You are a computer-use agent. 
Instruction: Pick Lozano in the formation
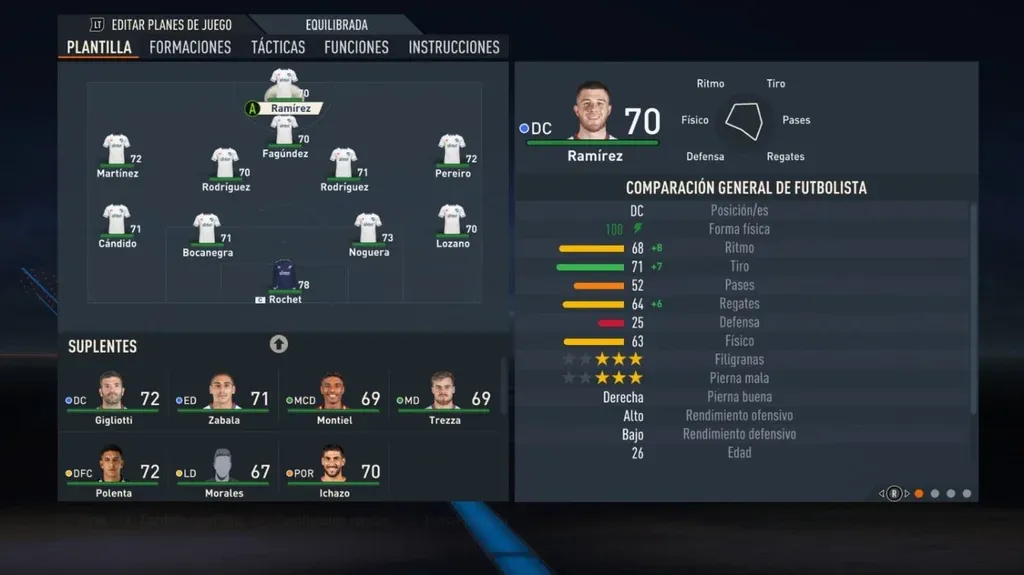(x=452, y=220)
